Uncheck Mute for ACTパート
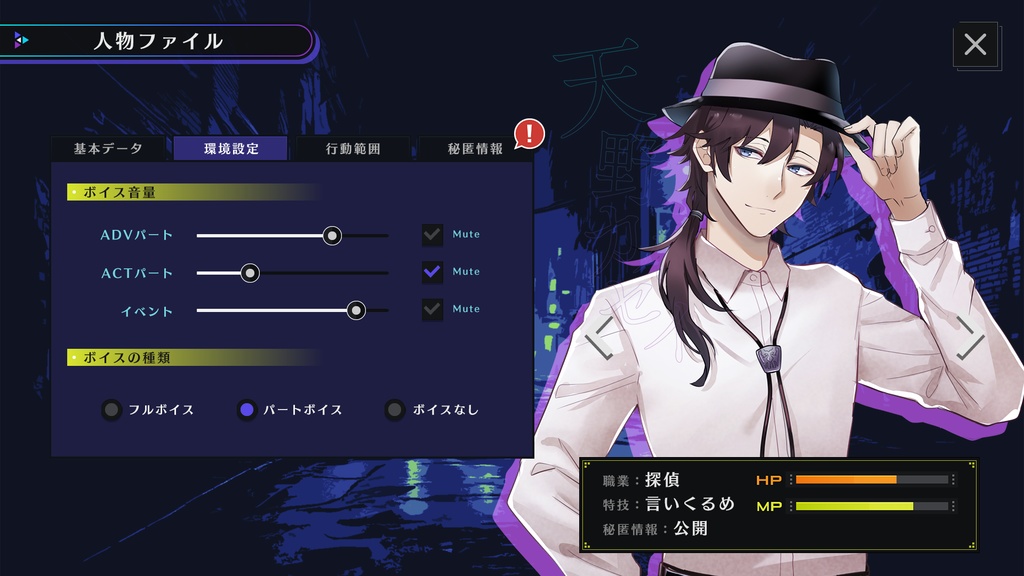 click(432, 272)
